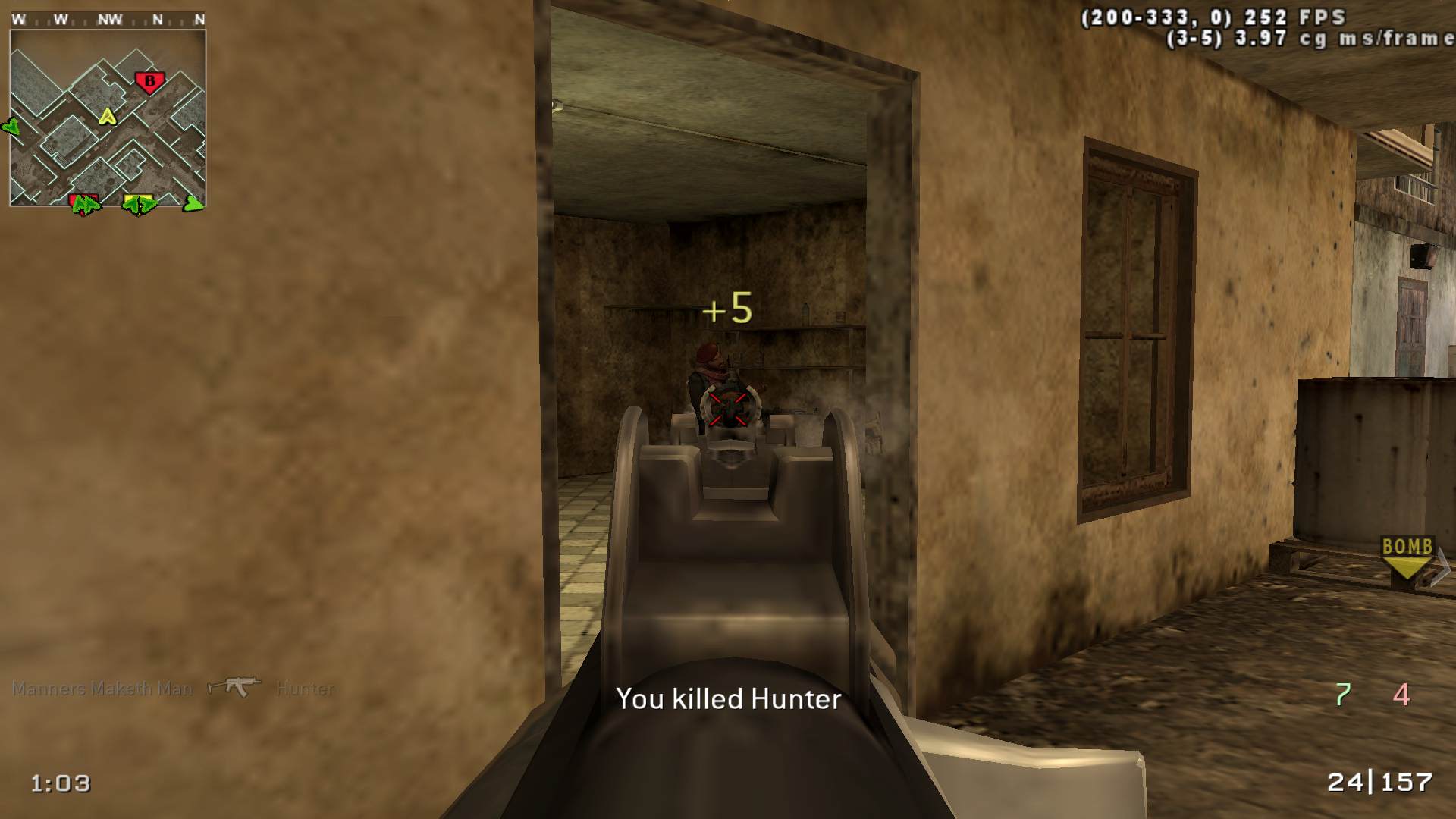Click the yellow player arrow on minimap

[108, 117]
